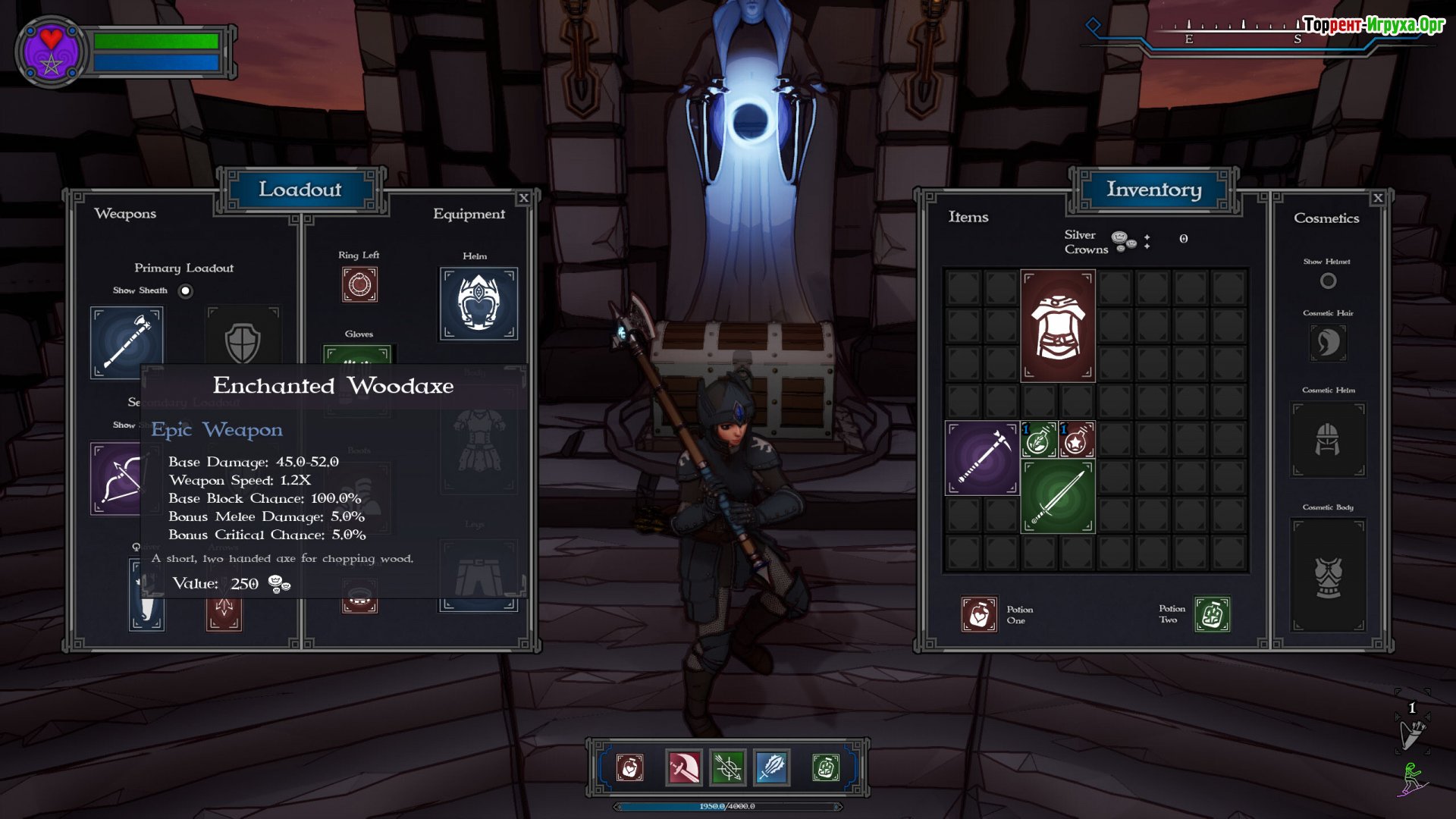Toggle the Show Helmet cosmetic option
The image size is (1456, 819).
[x=1328, y=281]
